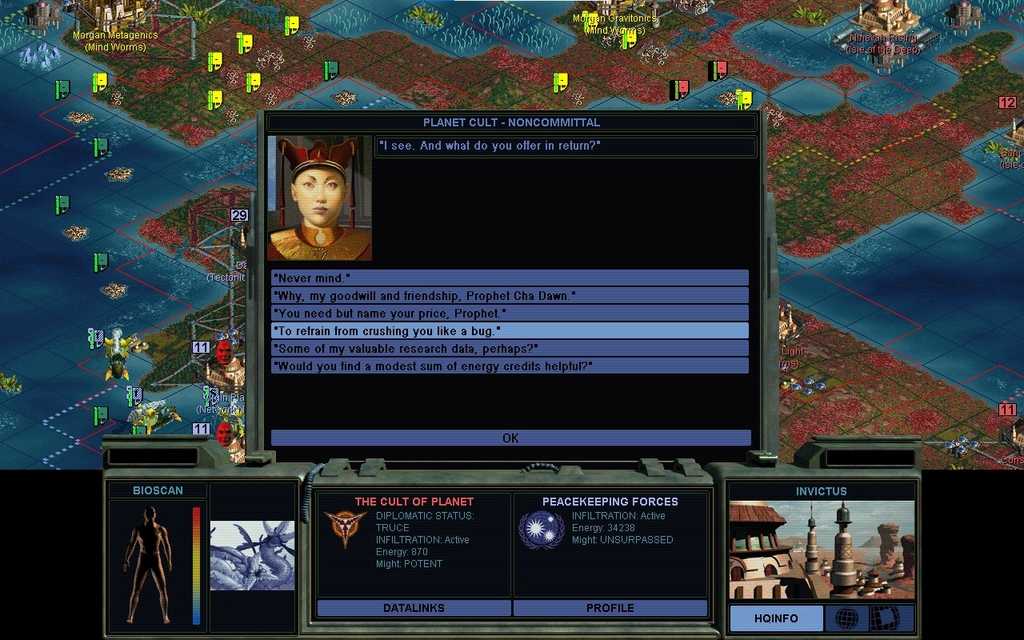Pick the "crushing you like a bug" threat
The width and height of the screenshot is (1024, 640).
[510, 330]
